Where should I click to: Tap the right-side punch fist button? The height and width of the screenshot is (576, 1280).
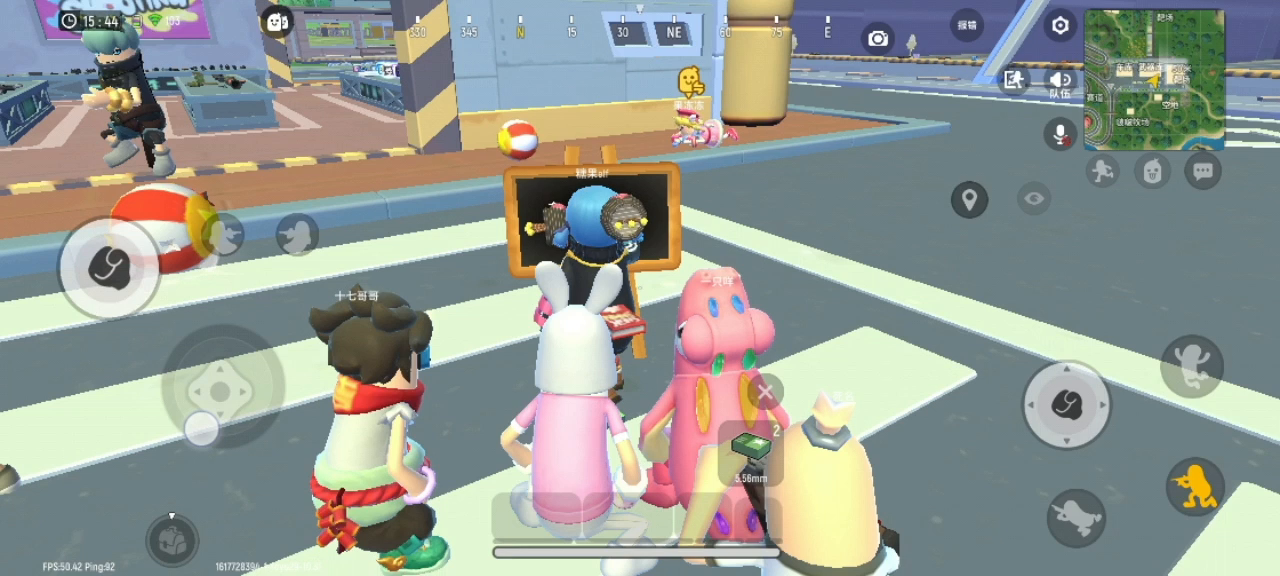[1066, 405]
